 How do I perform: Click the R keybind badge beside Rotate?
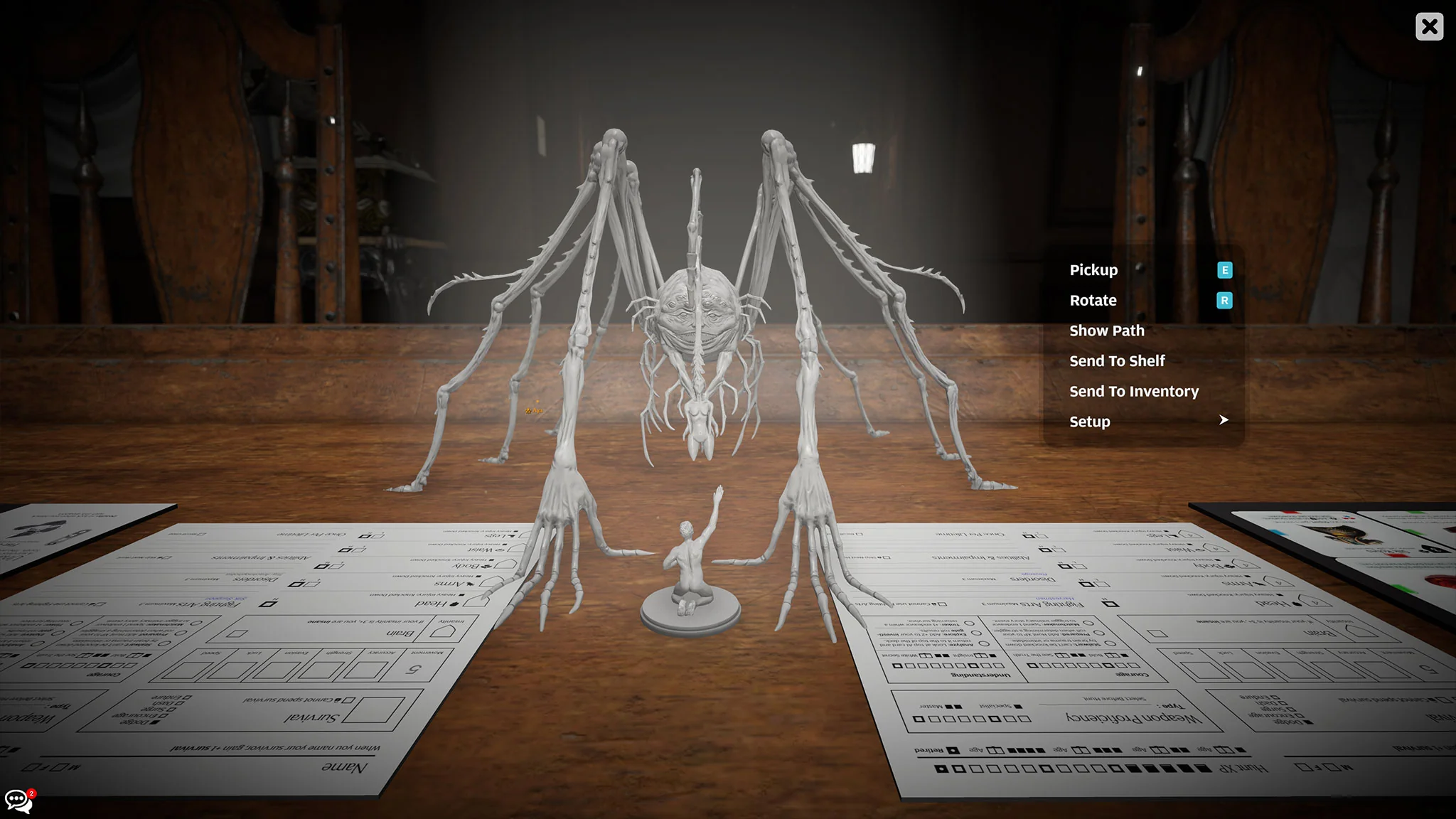click(x=1224, y=301)
